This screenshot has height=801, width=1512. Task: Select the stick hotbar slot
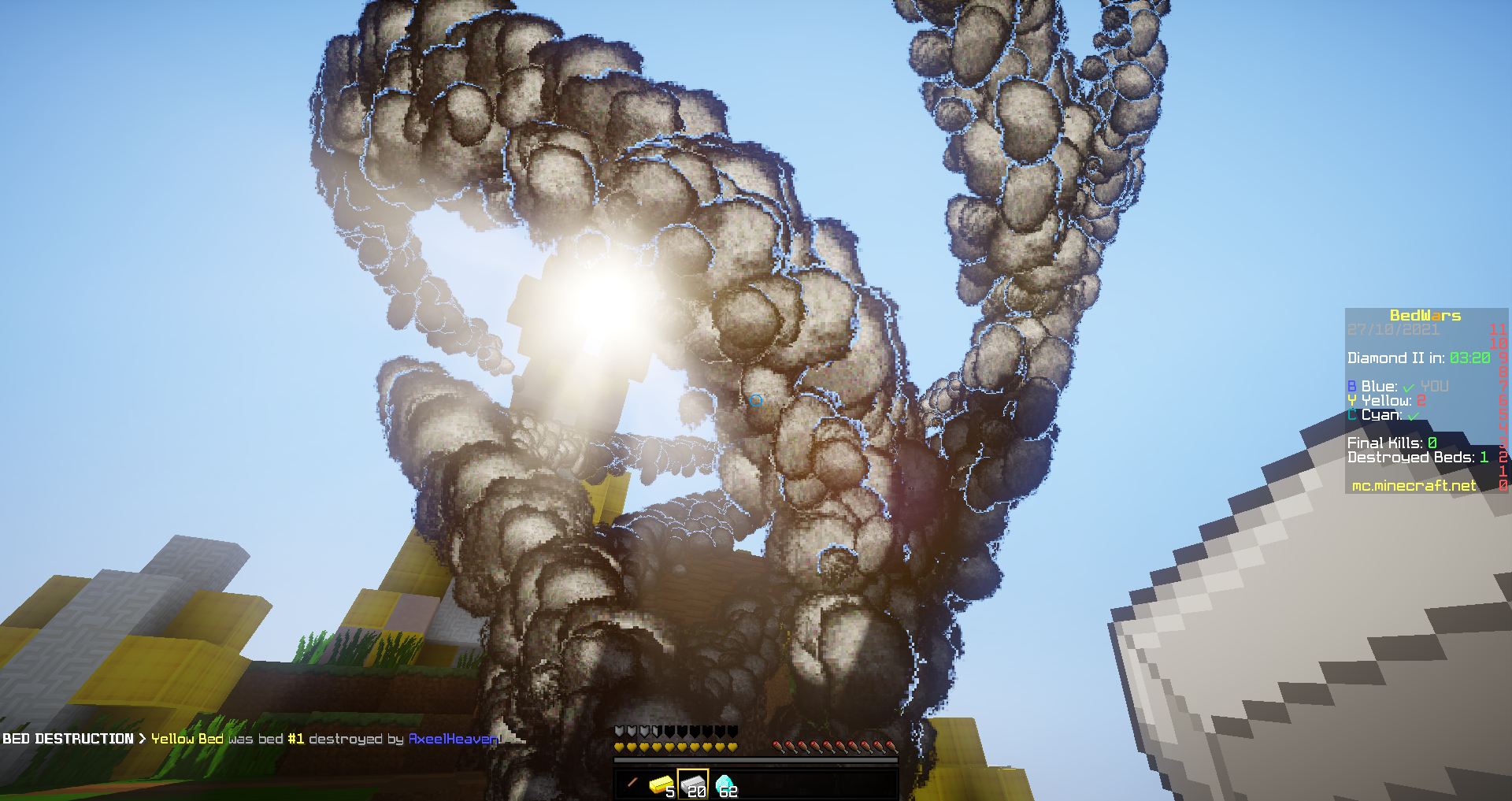[x=631, y=784]
